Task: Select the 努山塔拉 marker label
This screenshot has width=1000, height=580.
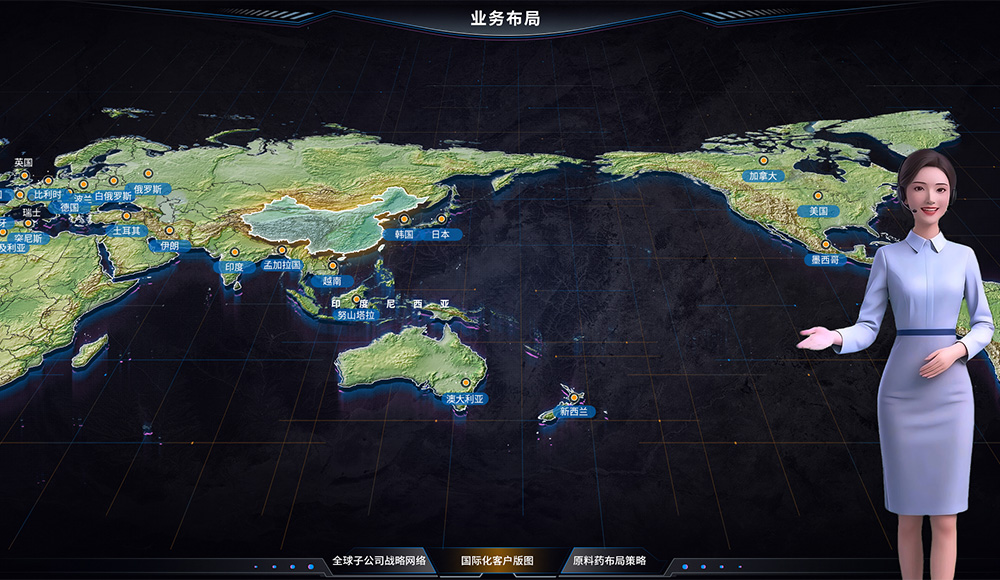Action: point(356,315)
